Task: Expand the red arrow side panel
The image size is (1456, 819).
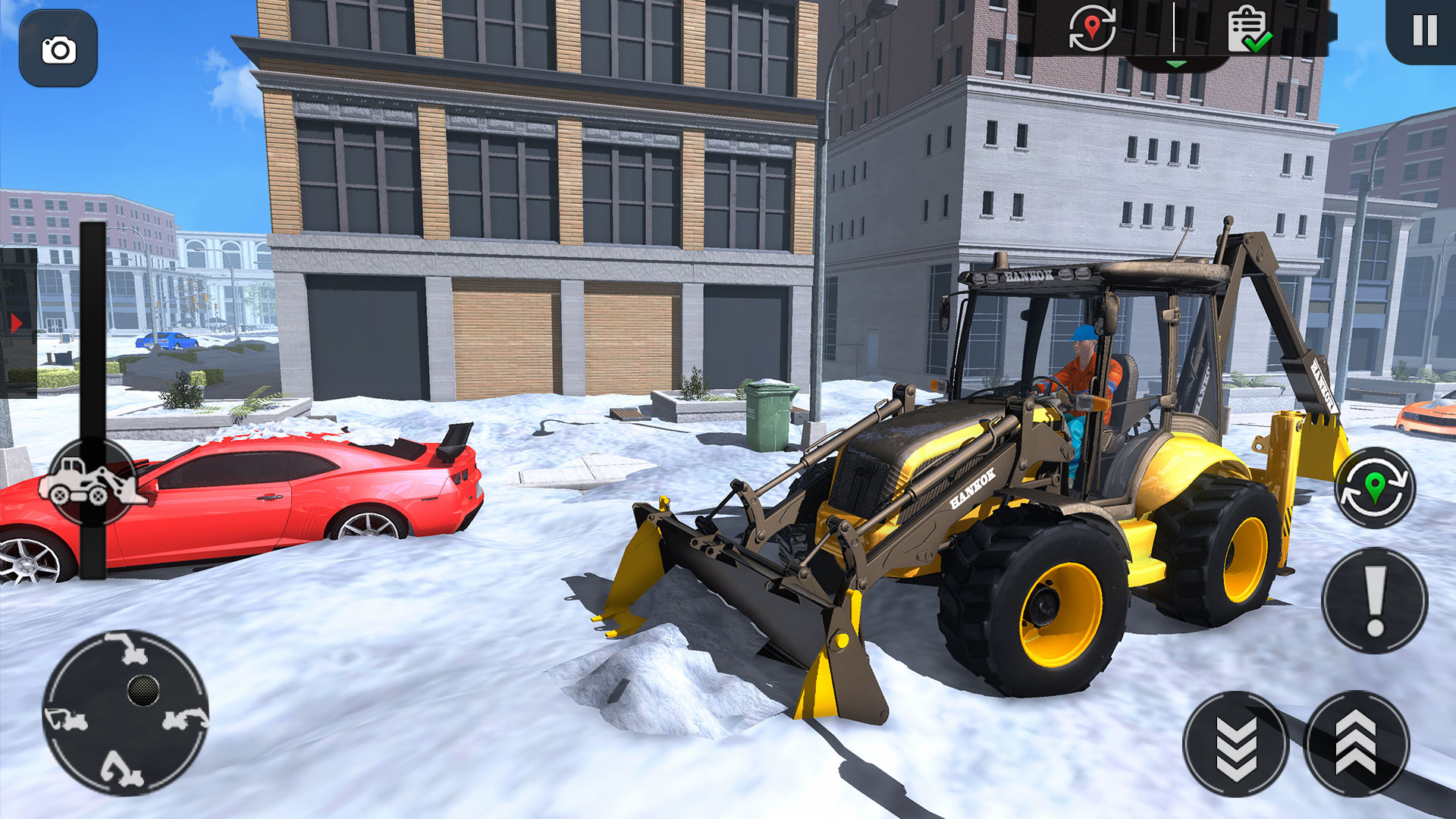Action: click(16, 324)
